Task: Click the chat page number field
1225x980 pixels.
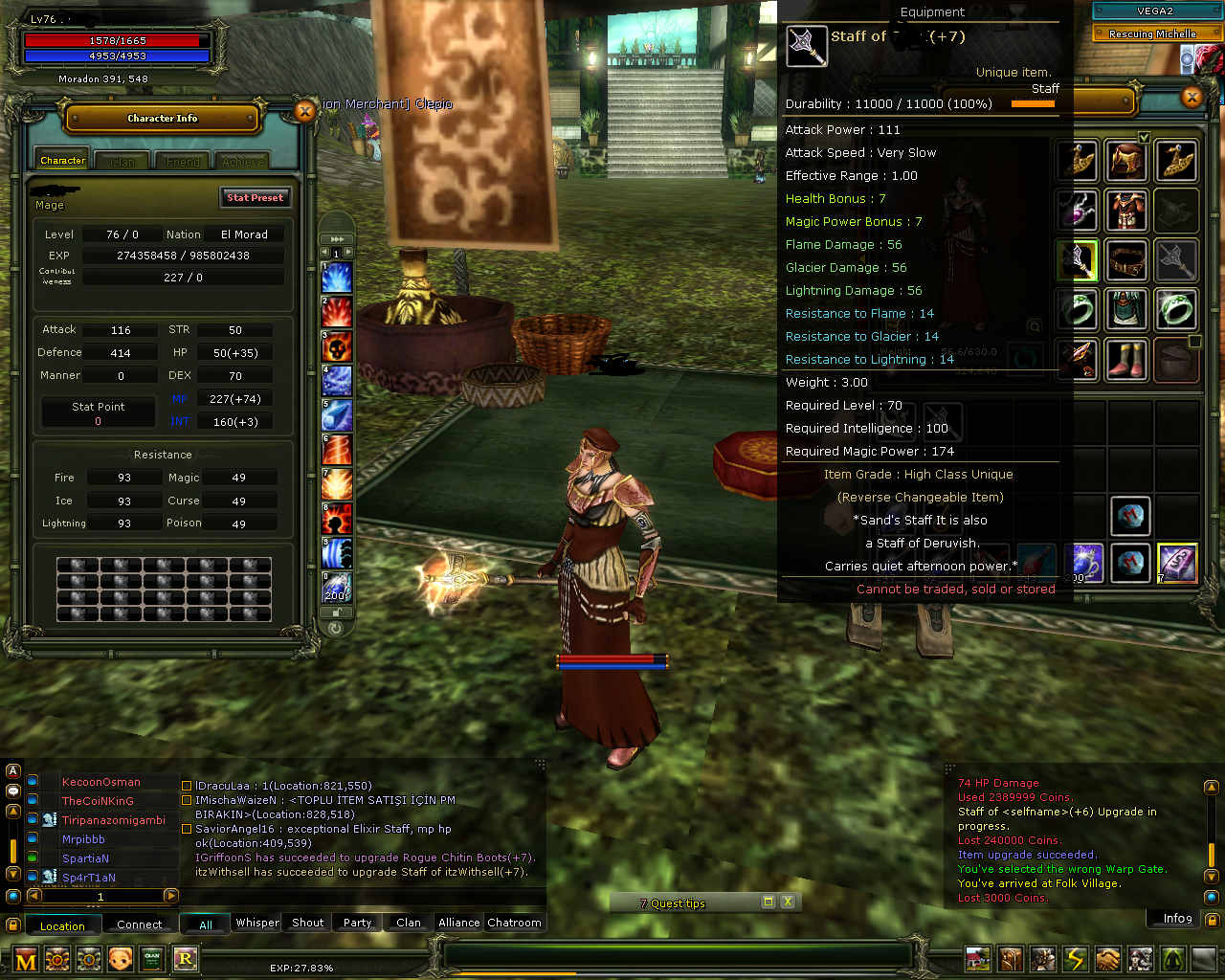Action: 100,897
